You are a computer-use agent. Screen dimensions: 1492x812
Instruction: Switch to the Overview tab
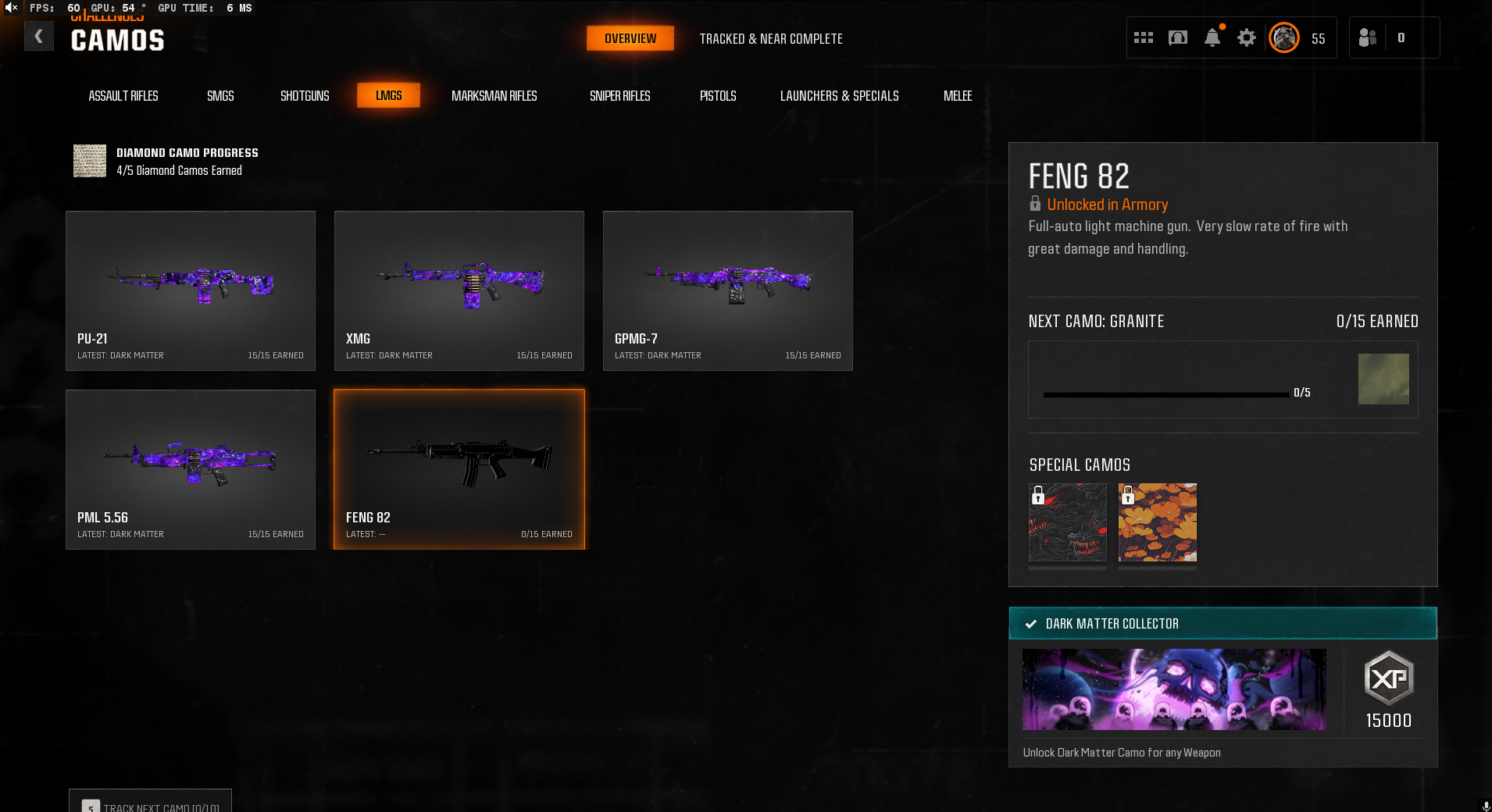coord(630,38)
